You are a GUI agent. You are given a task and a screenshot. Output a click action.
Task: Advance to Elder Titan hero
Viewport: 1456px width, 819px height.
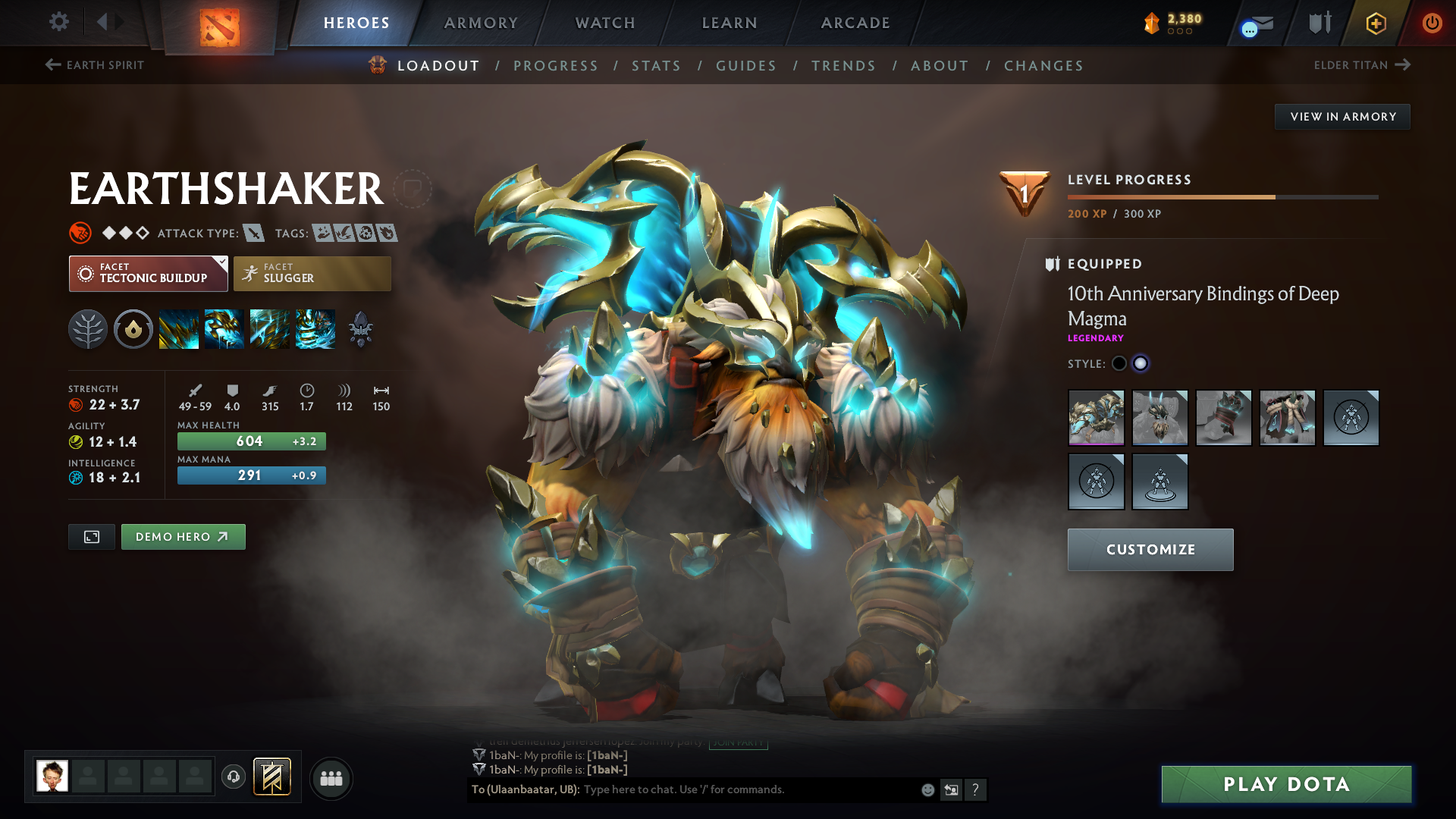click(x=1363, y=64)
